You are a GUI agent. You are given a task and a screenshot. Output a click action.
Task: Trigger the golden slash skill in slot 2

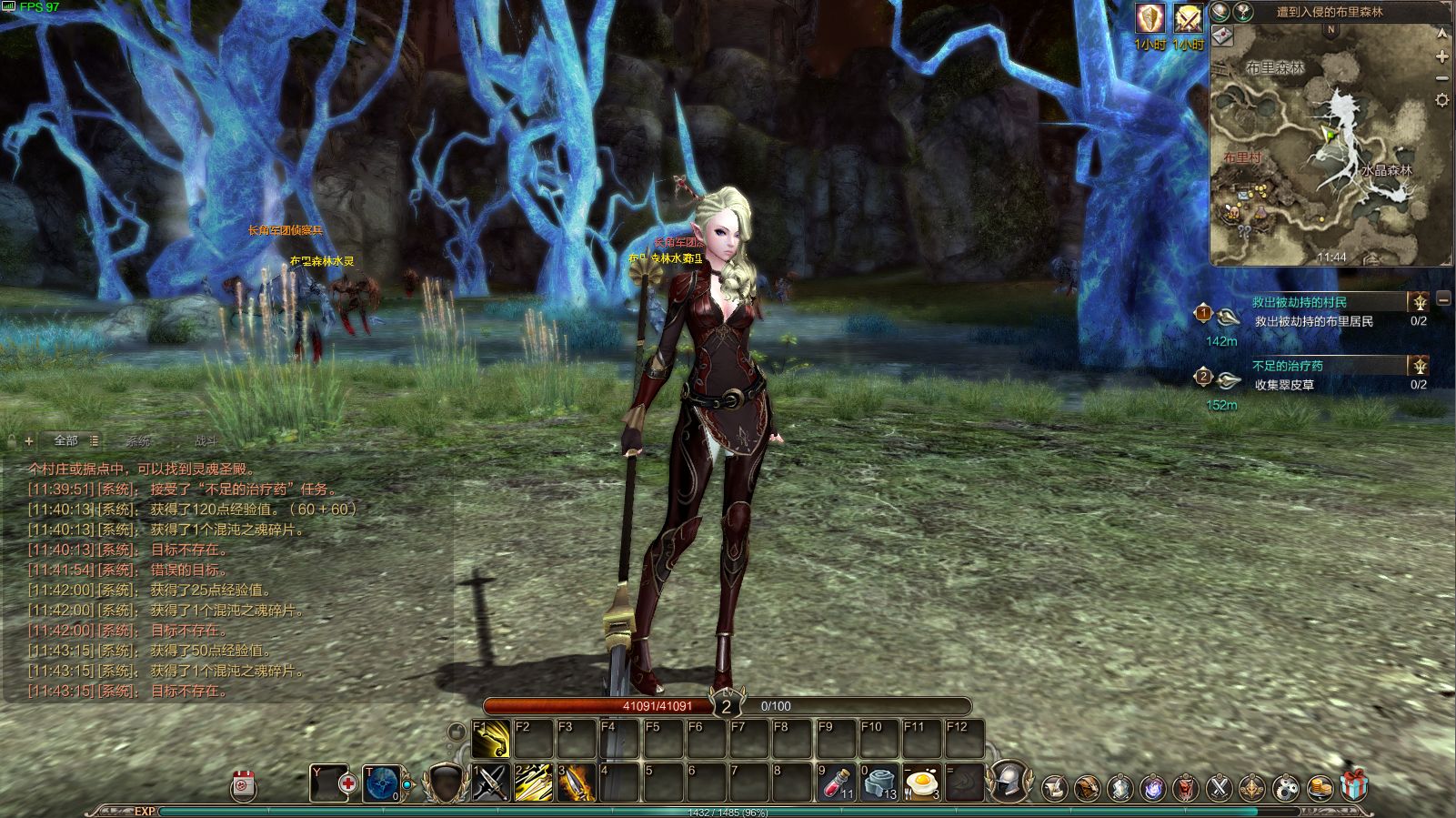(x=534, y=783)
